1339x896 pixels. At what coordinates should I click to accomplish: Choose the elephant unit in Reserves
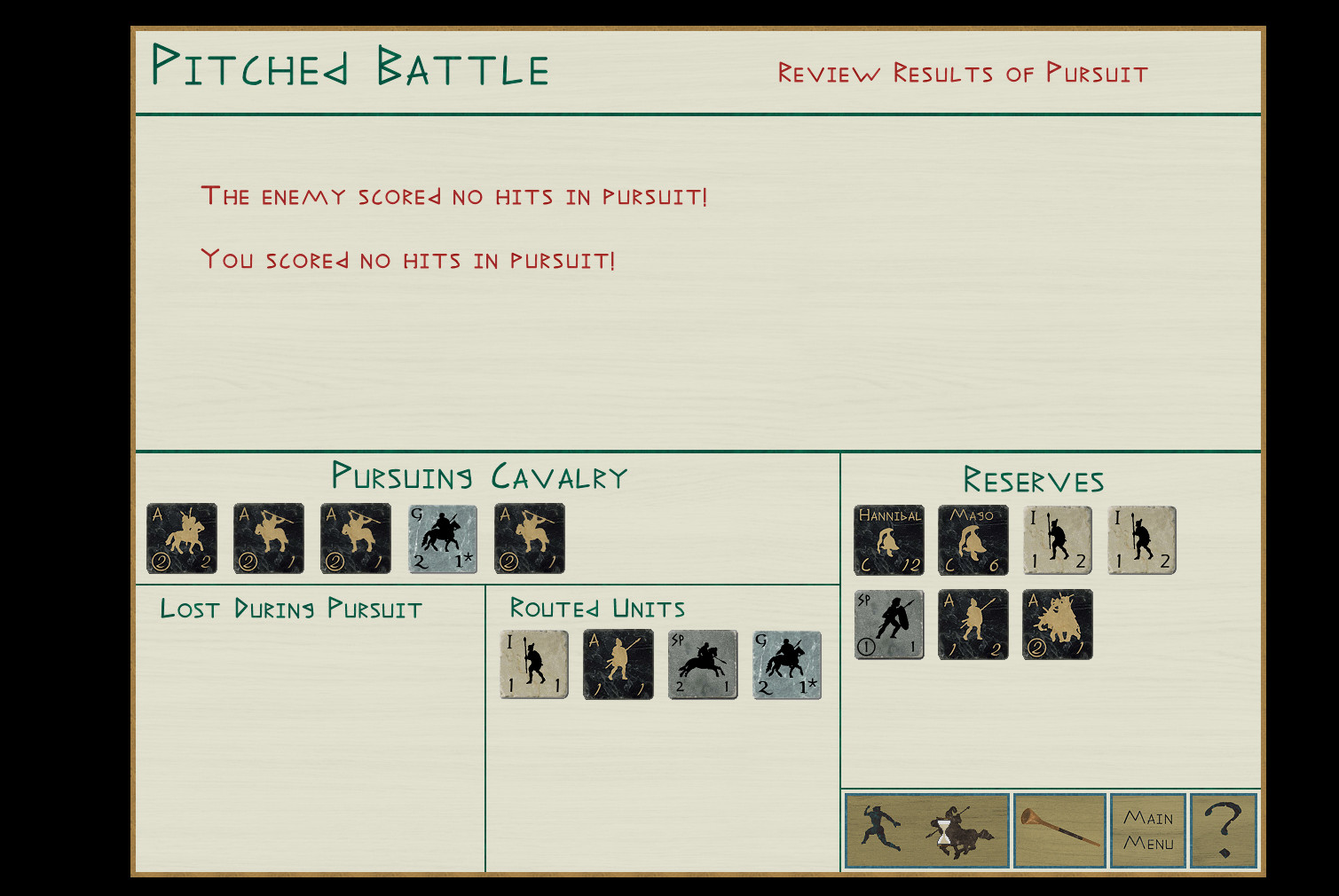coord(1058,625)
